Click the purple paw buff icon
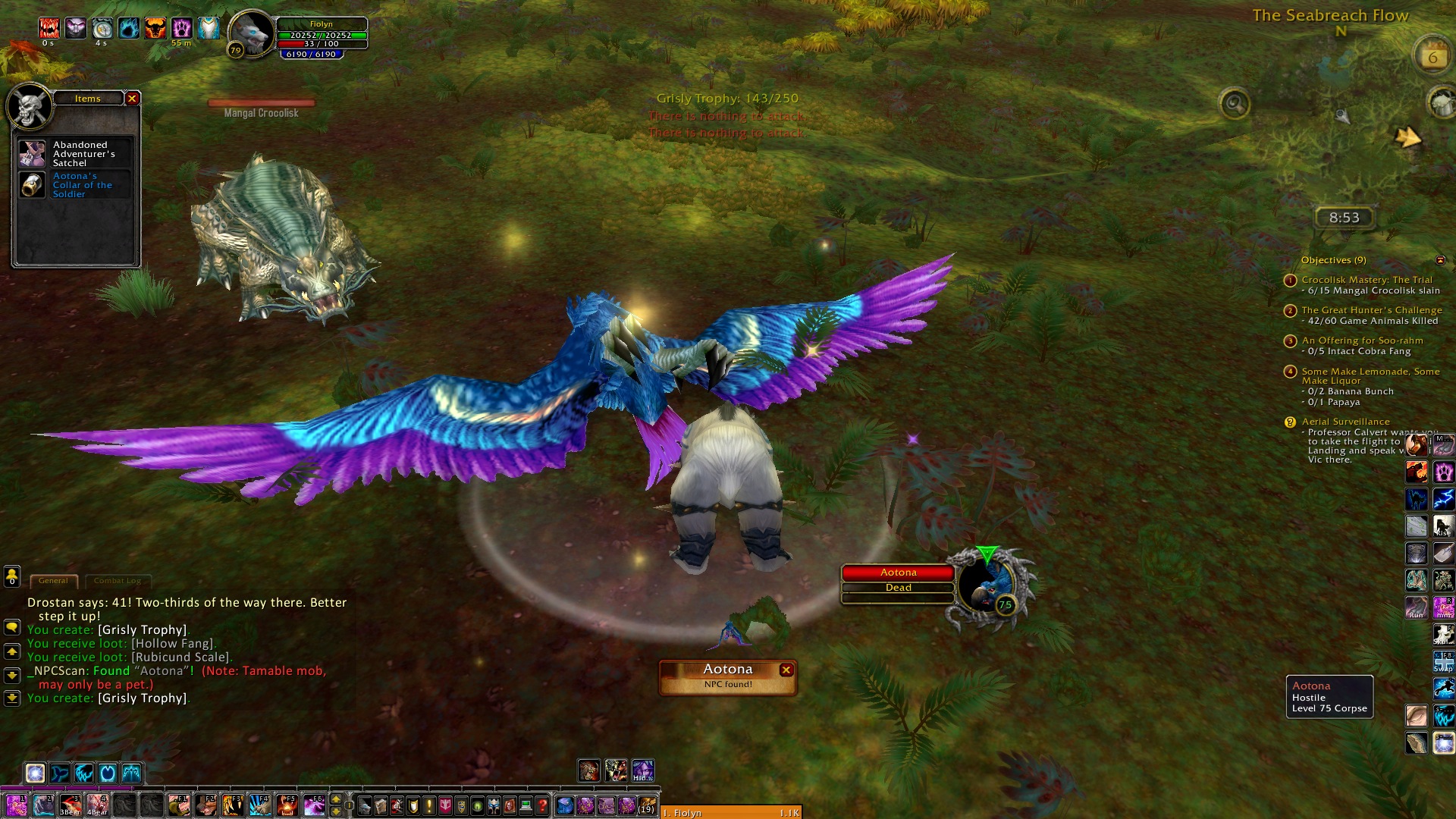 point(182,29)
